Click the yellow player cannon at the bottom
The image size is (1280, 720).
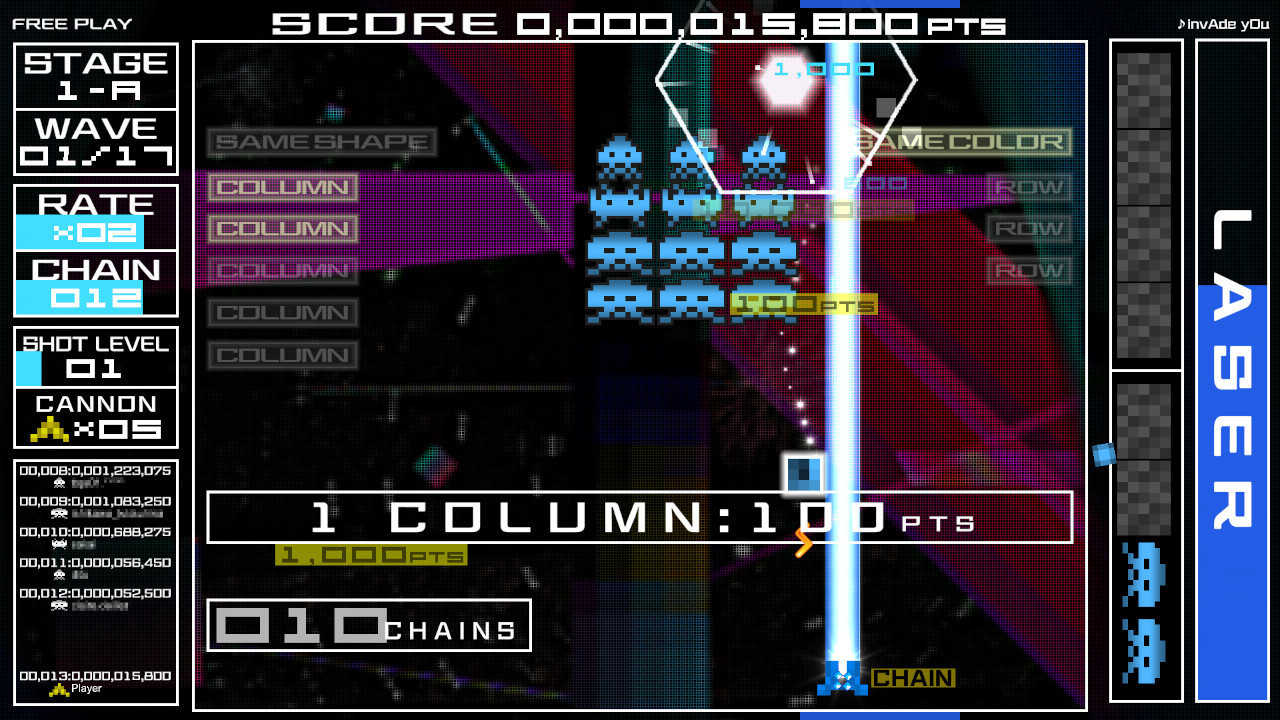pos(842,678)
